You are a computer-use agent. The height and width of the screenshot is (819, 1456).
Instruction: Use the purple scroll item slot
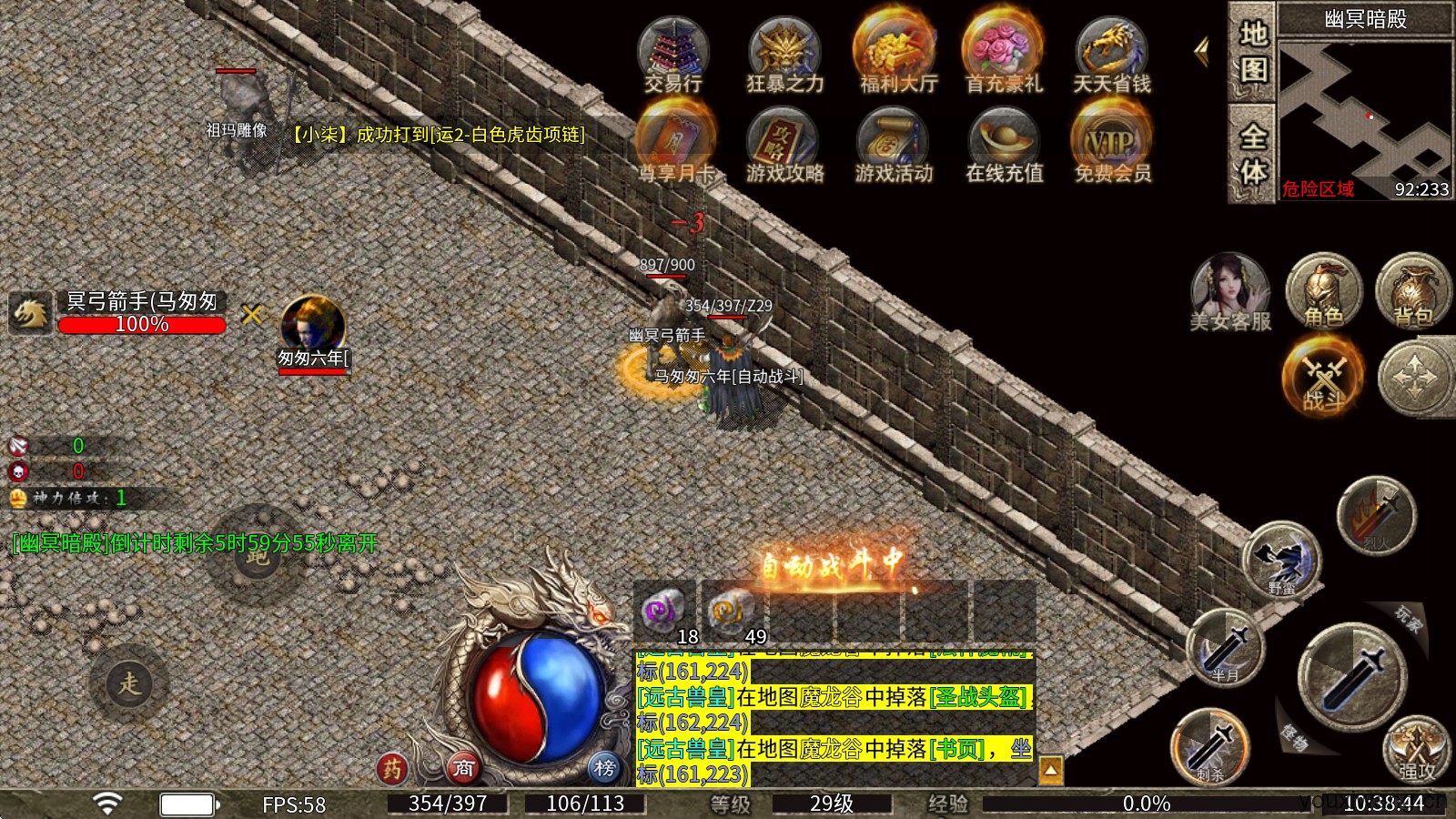coord(662,612)
